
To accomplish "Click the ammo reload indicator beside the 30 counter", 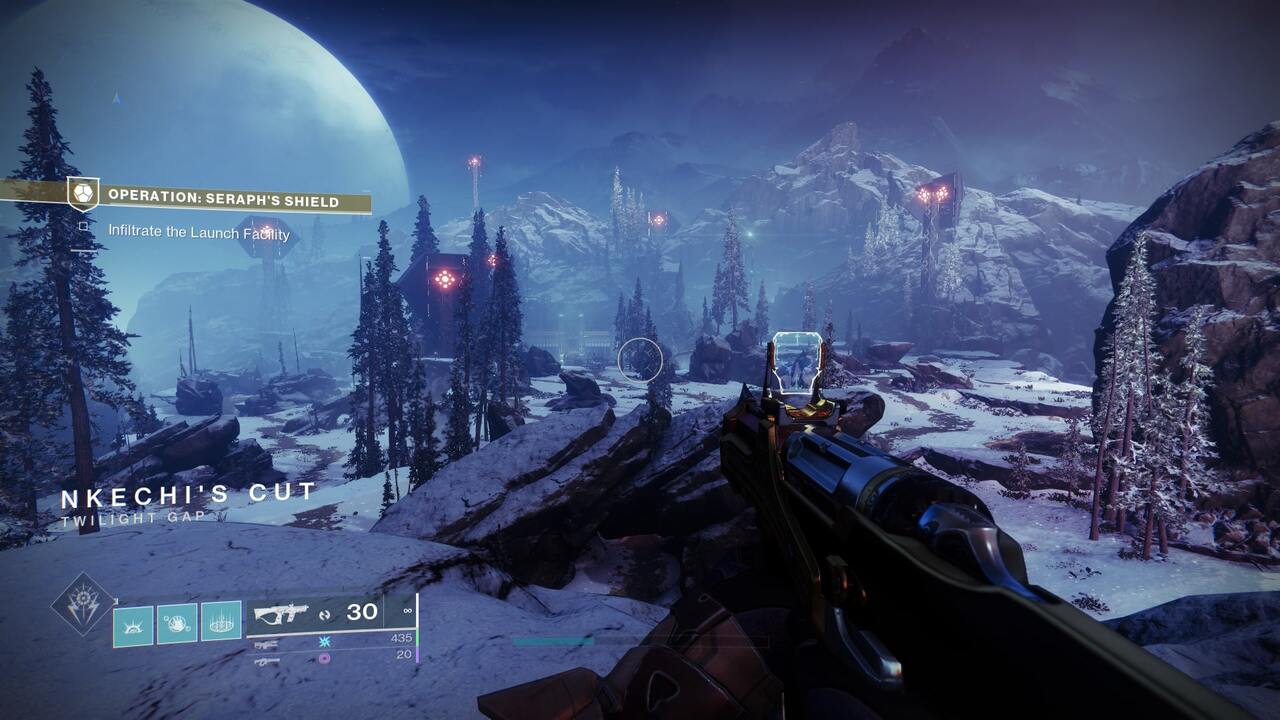I will click(325, 614).
